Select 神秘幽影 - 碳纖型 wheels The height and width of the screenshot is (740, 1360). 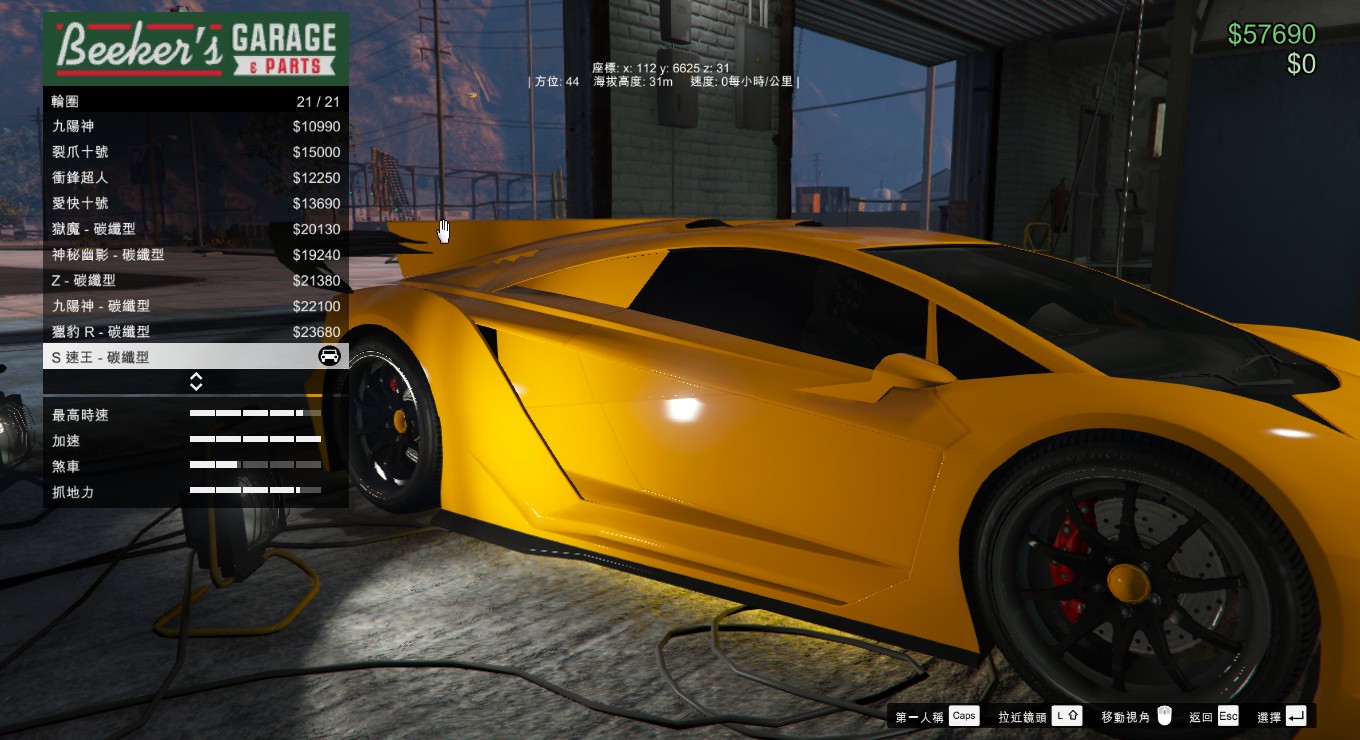(x=195, y=255)
